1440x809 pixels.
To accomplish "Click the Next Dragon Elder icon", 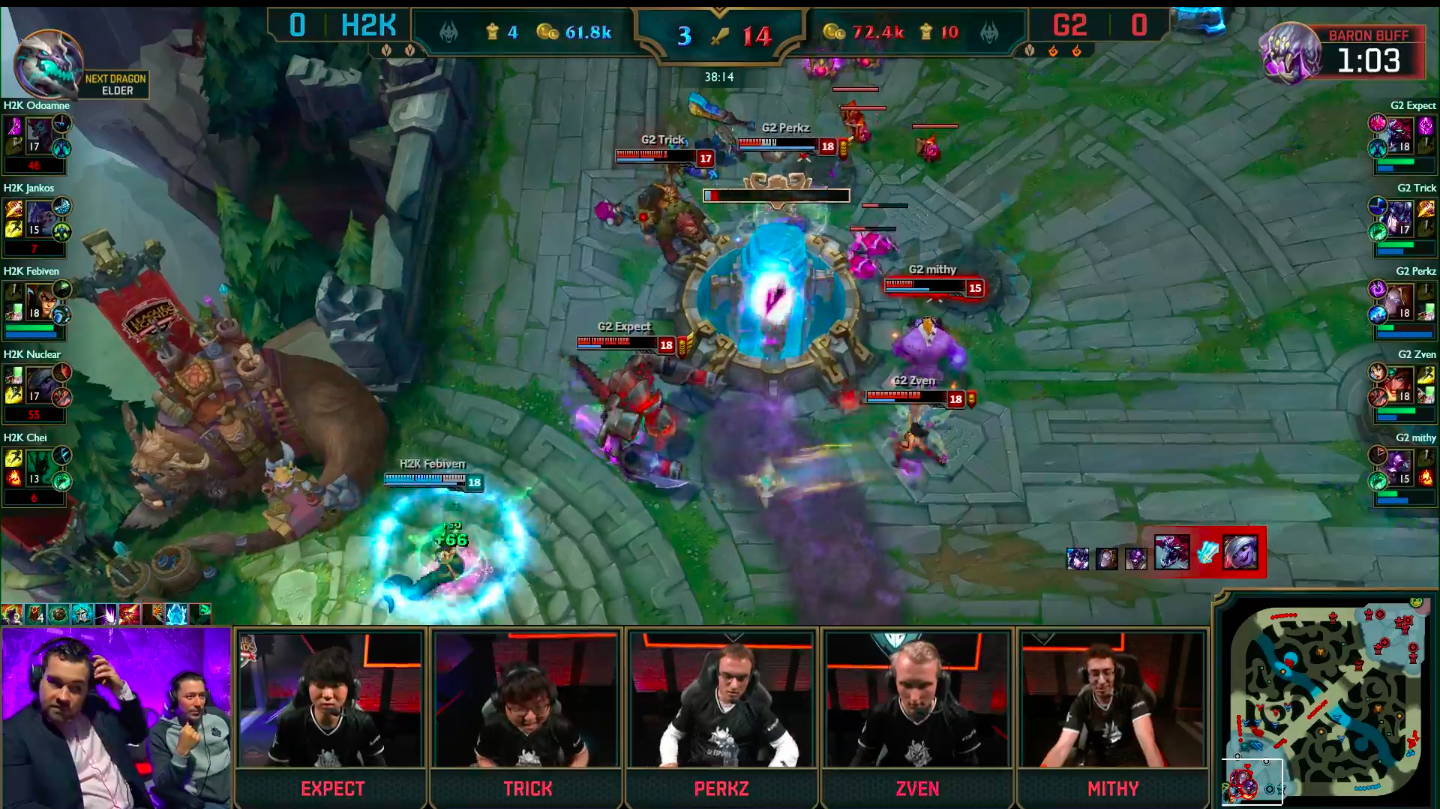I will click(x=49, y=63).
